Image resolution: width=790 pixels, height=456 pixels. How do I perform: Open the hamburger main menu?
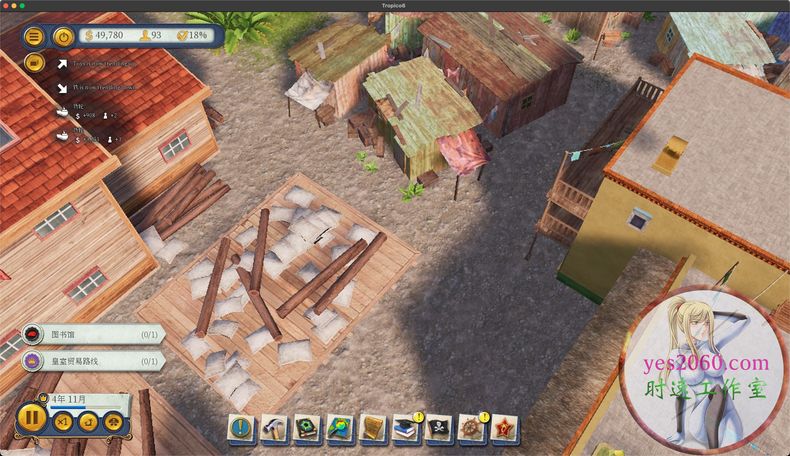[x=34, y=37]
